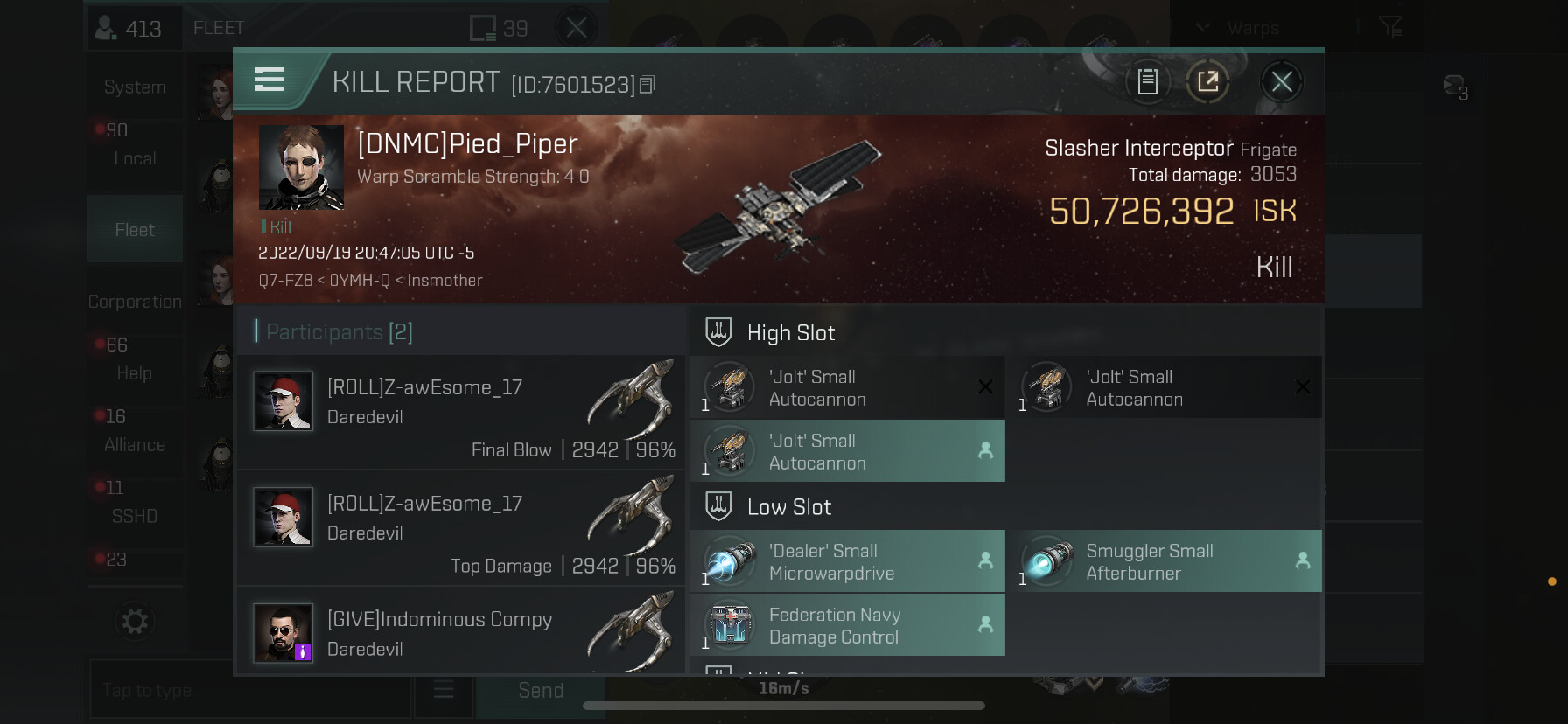Open the Kill Report hamburger menu
This screenshot has width=1568, height=724.
pyautogui.click(x=269, y=80)
